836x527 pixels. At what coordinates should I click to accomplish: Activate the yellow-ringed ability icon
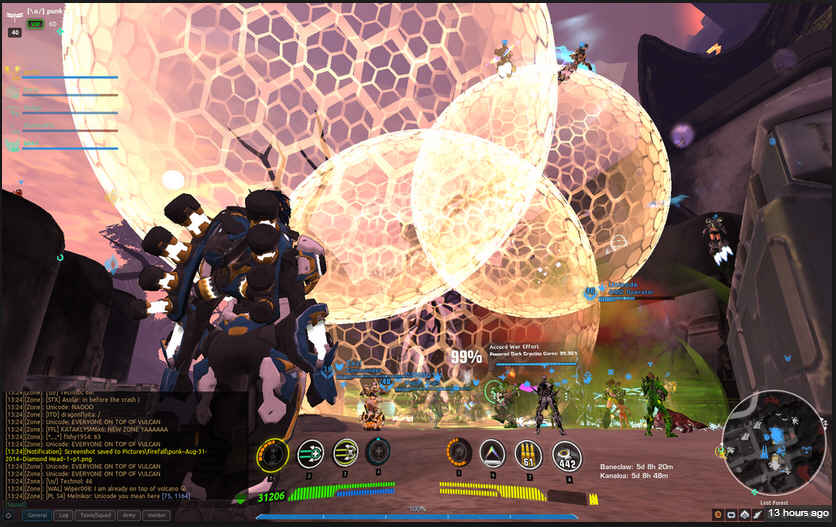click(x=272, y=454)
